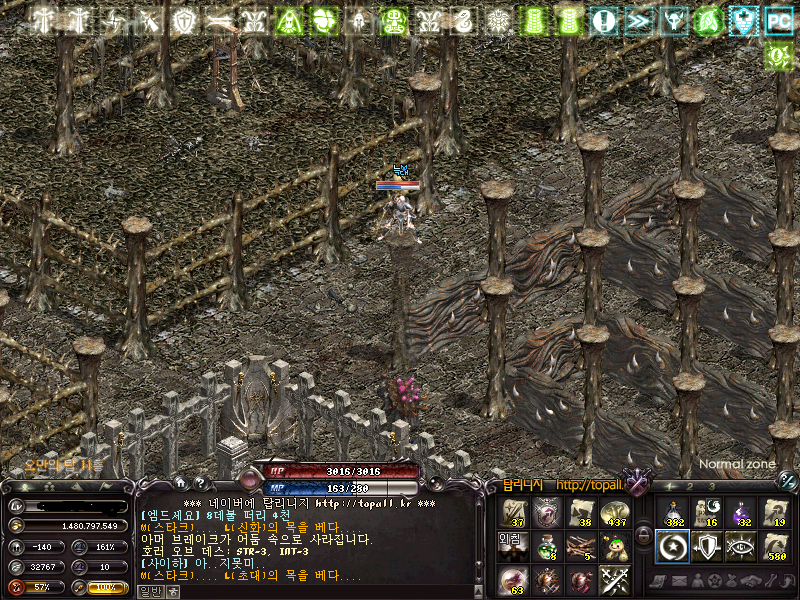Use the purple potion stack of 32

740,512
